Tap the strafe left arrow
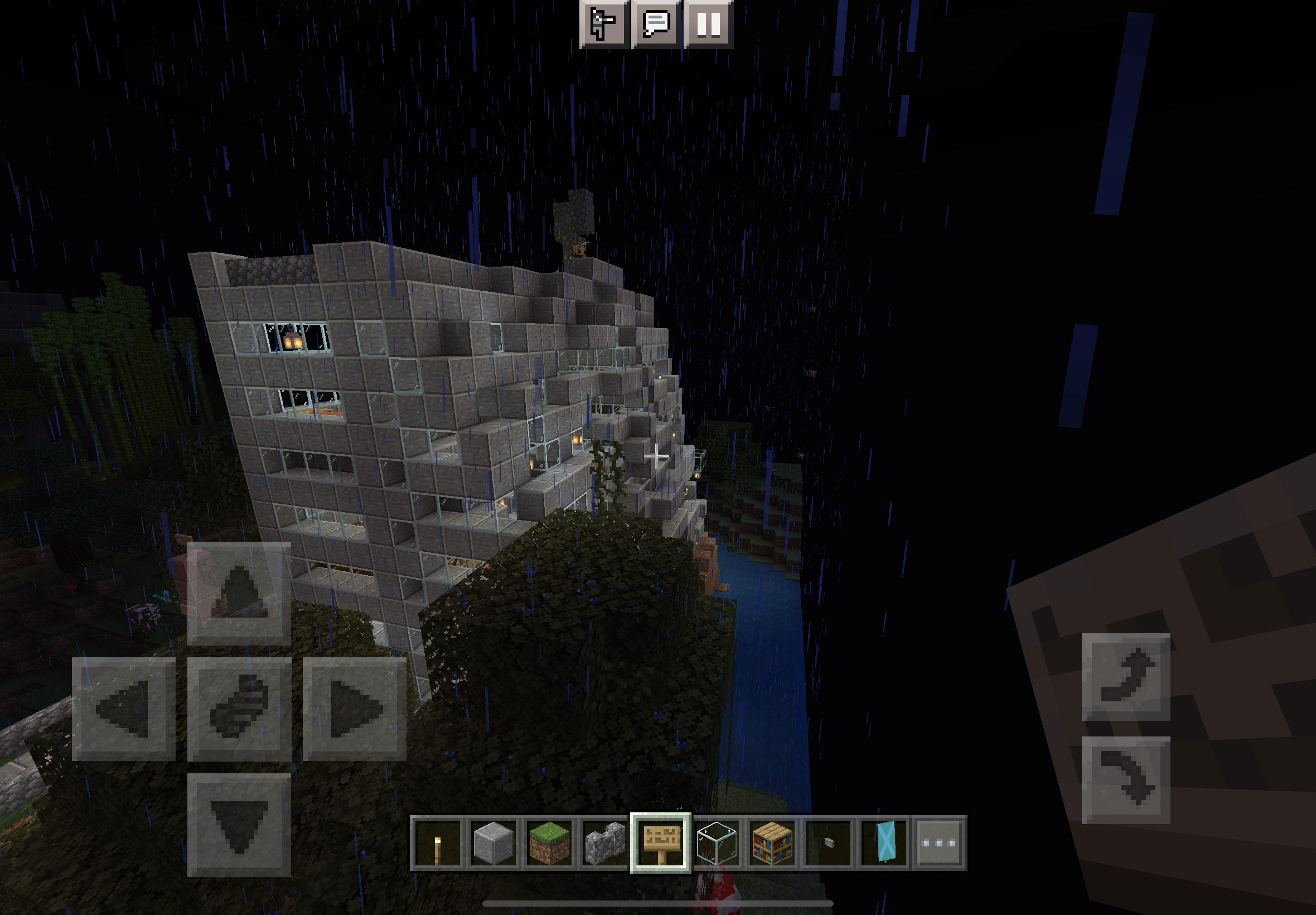1316x915 pixels. pos(124,709)
